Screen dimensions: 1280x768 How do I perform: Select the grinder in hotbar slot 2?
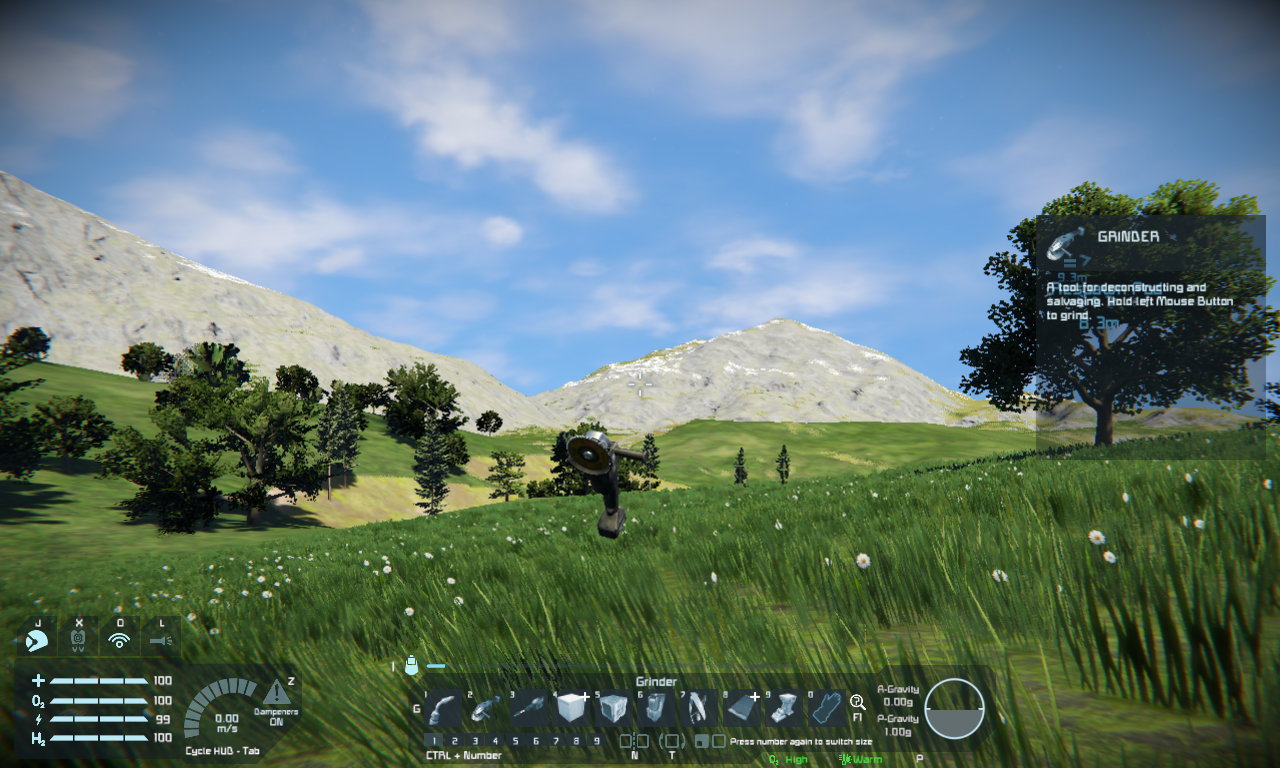(486, 709)
